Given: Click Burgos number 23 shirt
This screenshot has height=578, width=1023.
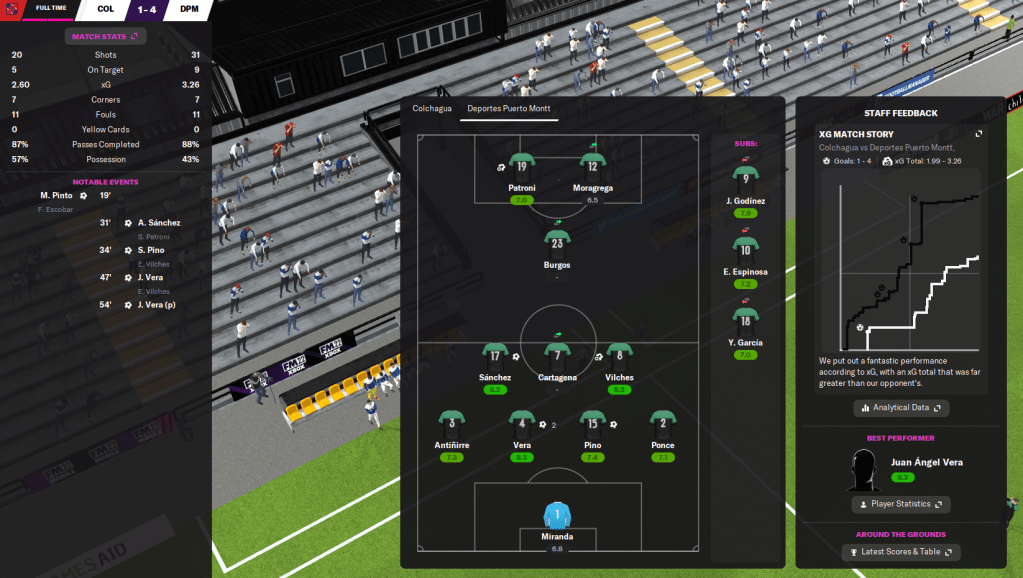Looking at the screenshot, I should (557, 241).
